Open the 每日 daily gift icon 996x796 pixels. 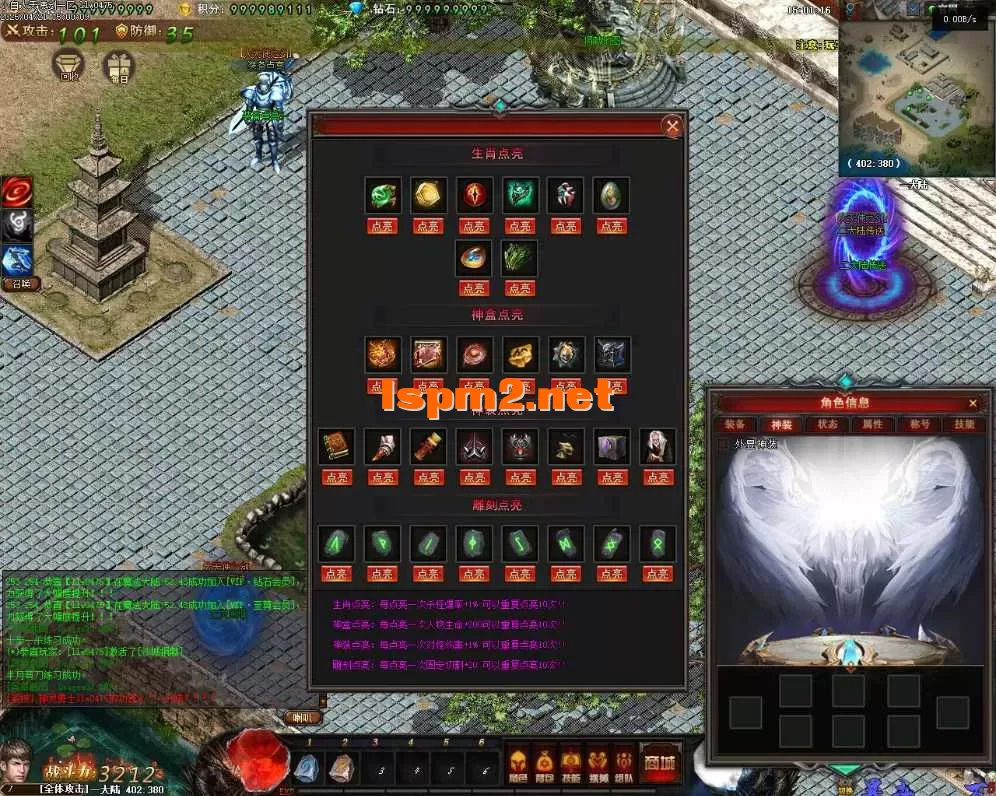[x=119, y=65]
